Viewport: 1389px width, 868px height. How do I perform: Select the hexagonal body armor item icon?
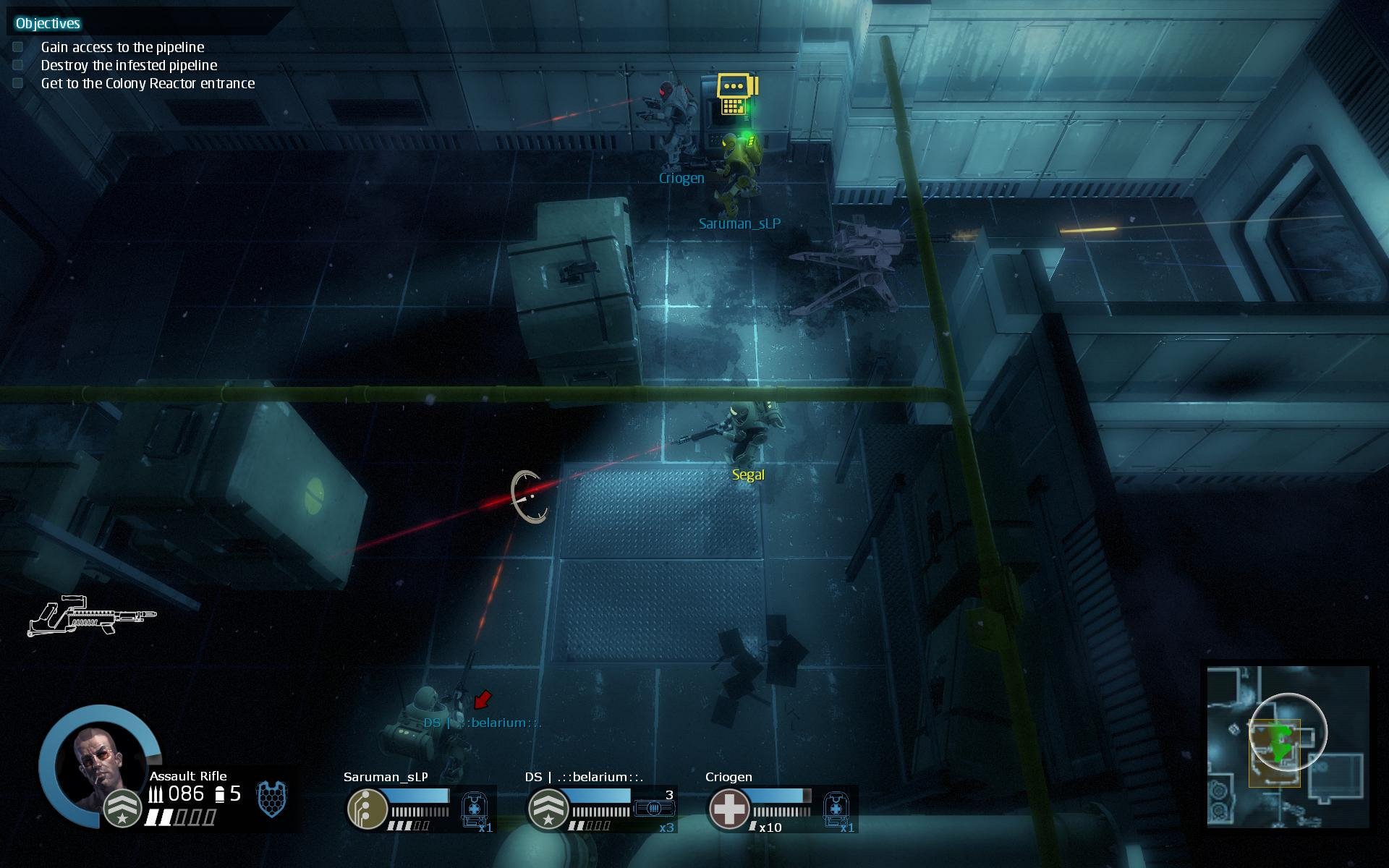[272, 799]
